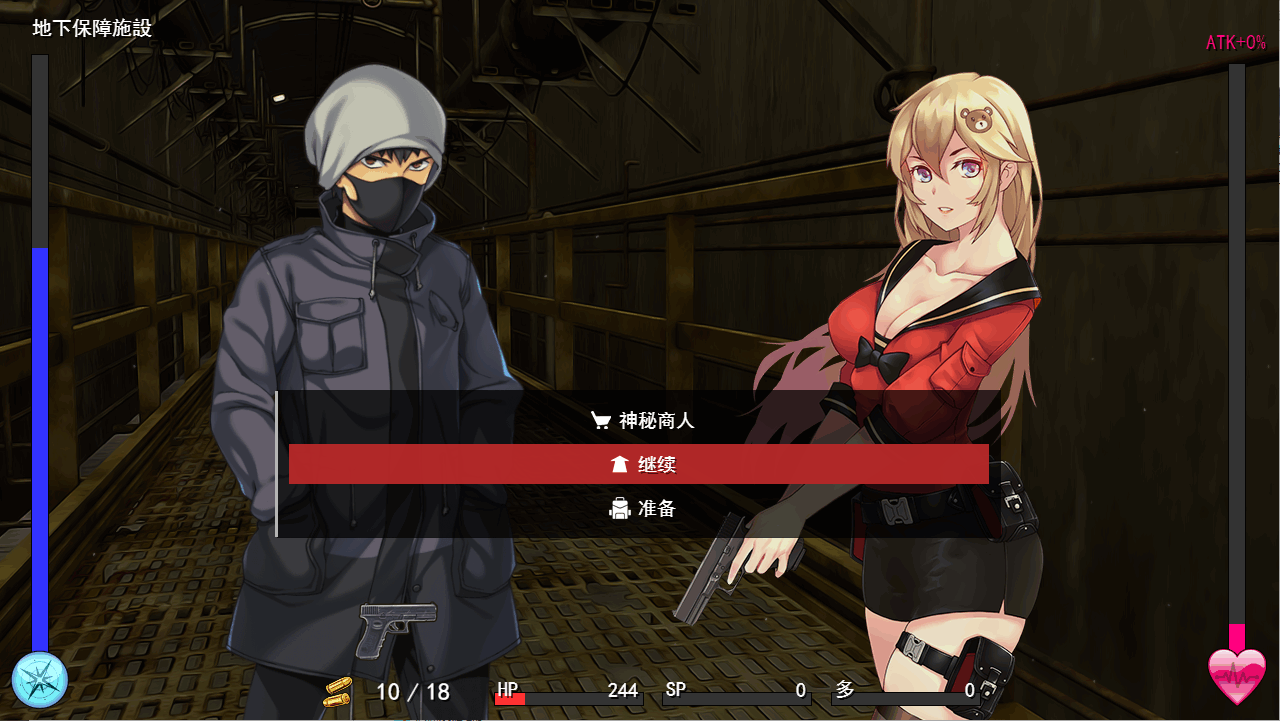This screenshot has height=721, width=1280.
Task: Click the highlighted 继续 continue button
Action: coord(640,463)
